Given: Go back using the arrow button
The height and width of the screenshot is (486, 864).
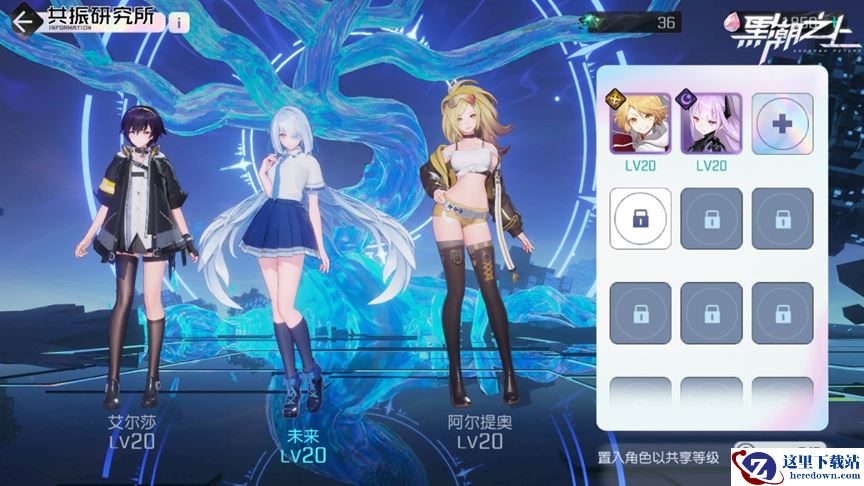Looking at the screenshot, I should pos(22,21).
